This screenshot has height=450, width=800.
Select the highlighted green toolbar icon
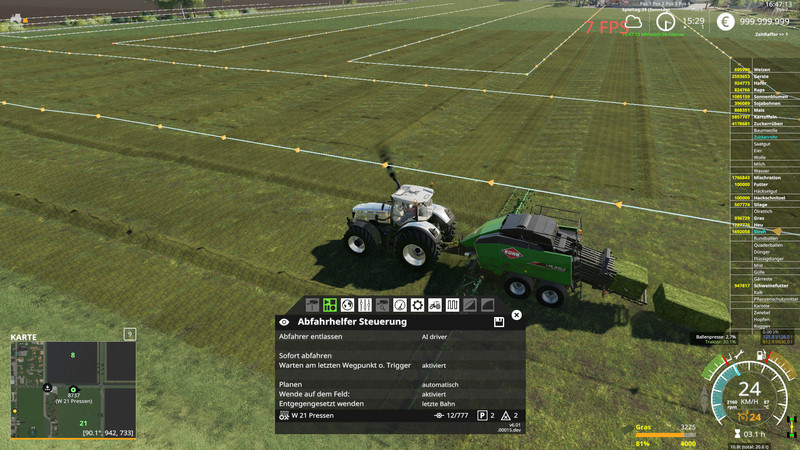click(329, 304)
